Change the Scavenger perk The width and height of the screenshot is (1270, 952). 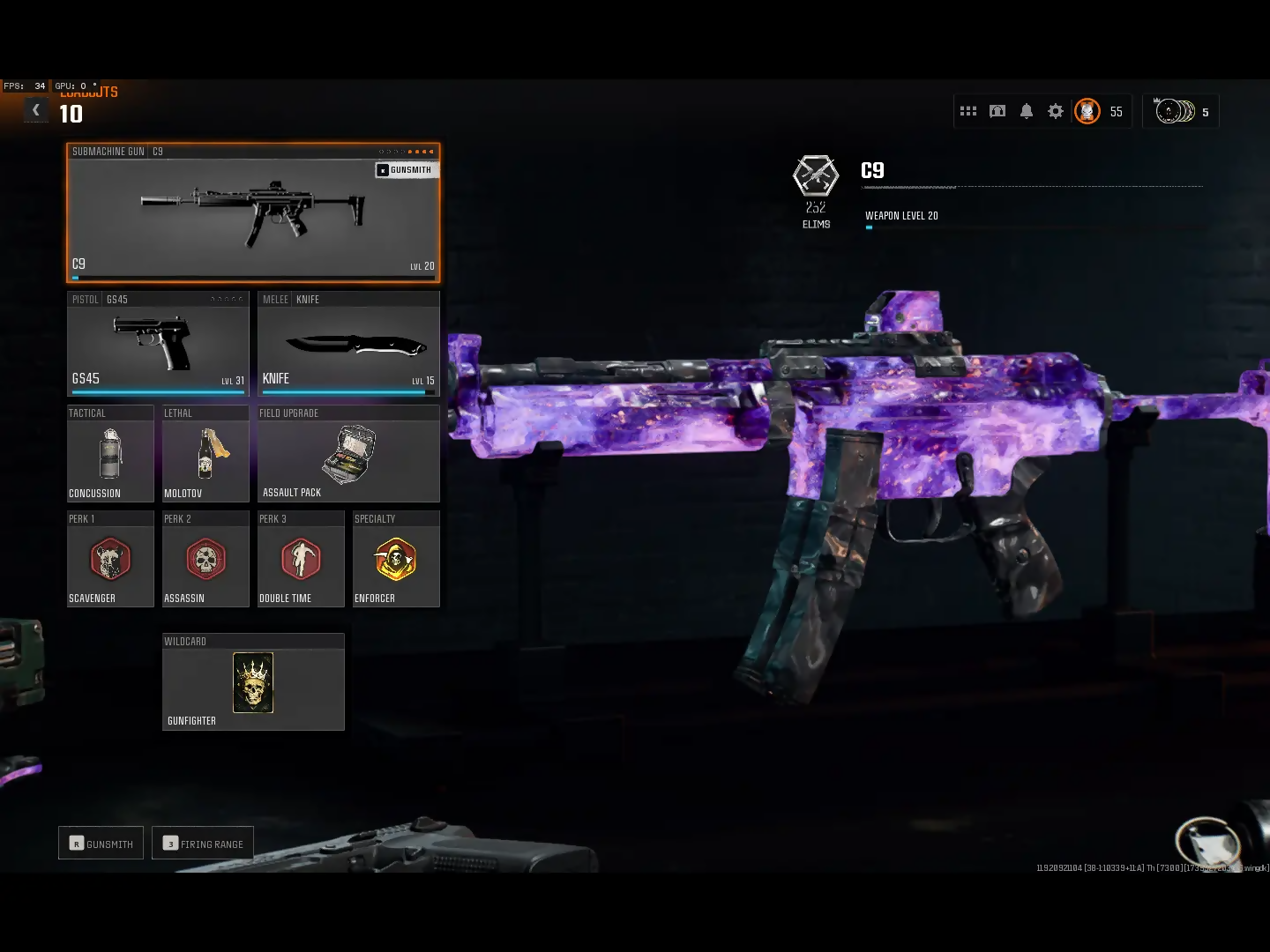pyautogui.click(x=110, y=560)
